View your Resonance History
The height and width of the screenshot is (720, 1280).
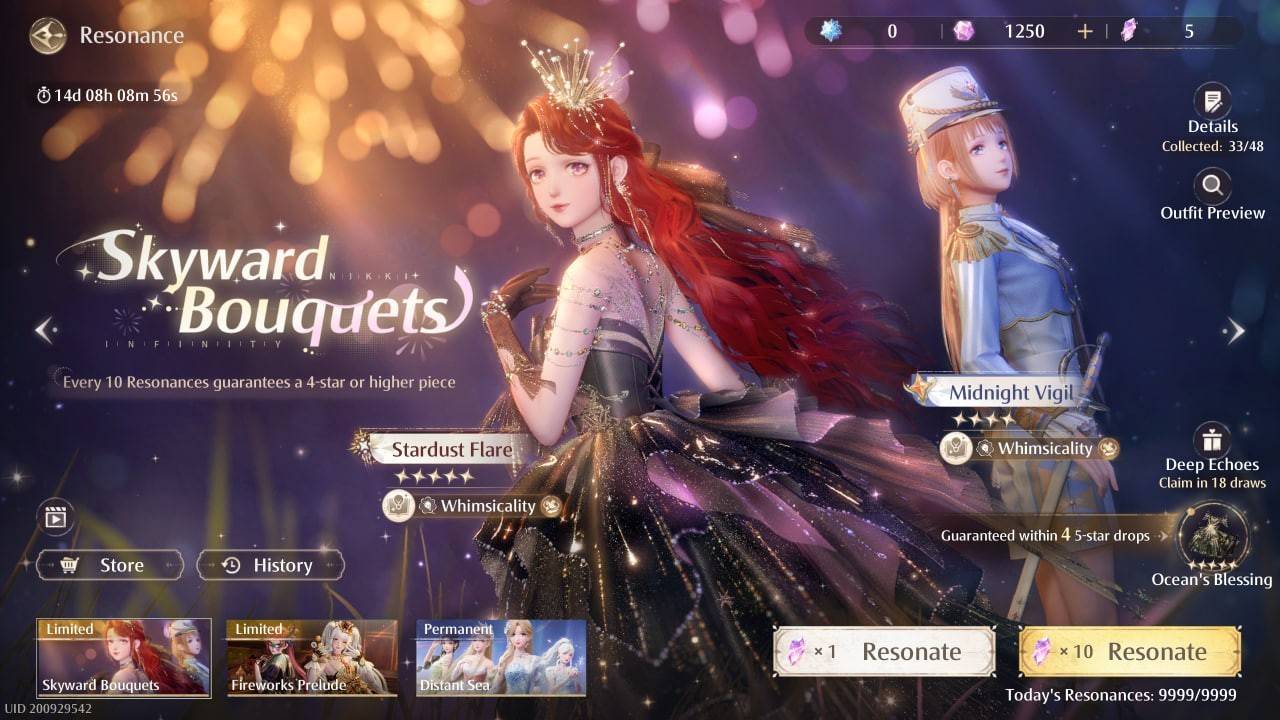tap(270, 565)
